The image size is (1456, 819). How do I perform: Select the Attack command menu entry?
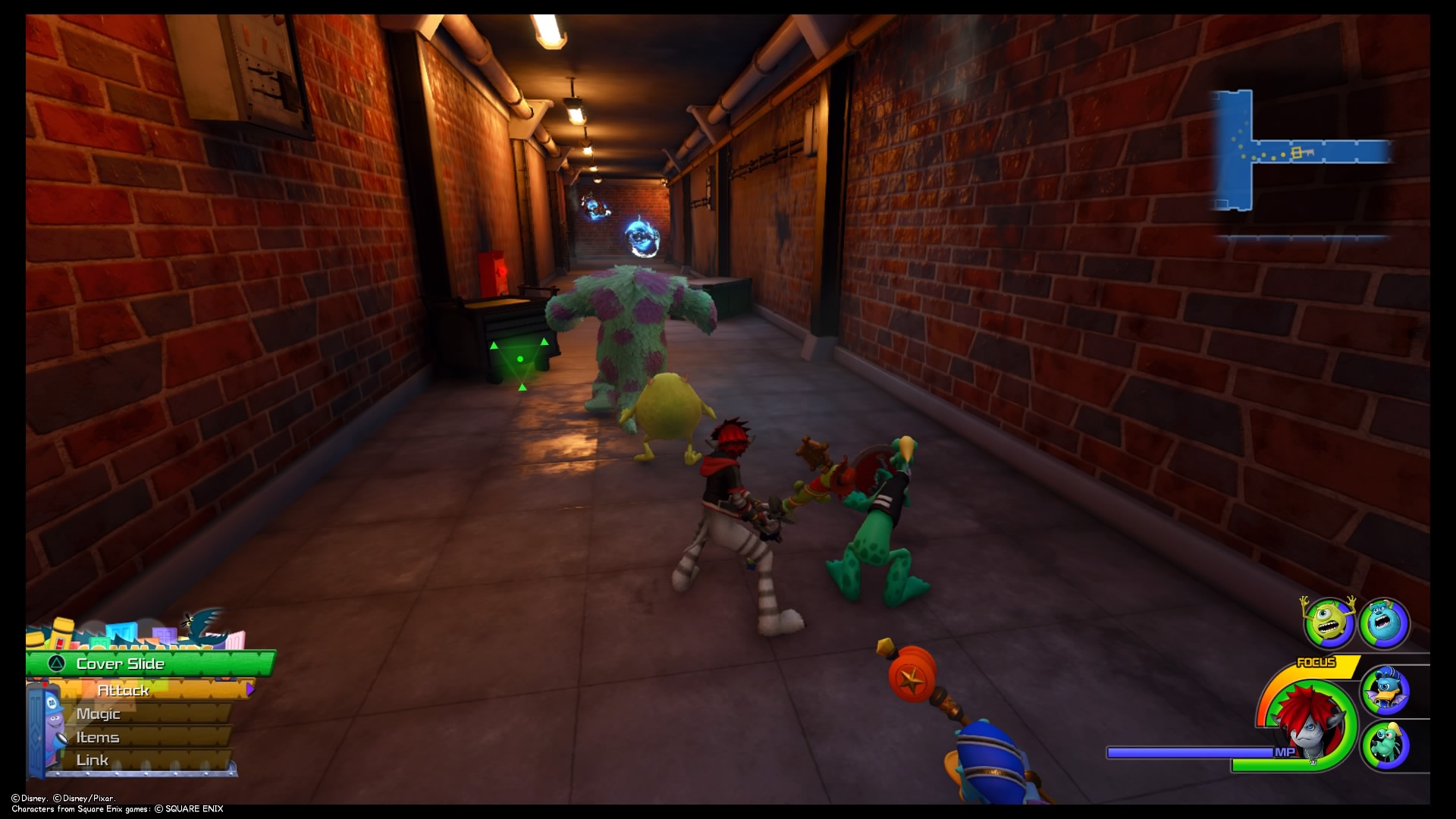tap(124, 691)
